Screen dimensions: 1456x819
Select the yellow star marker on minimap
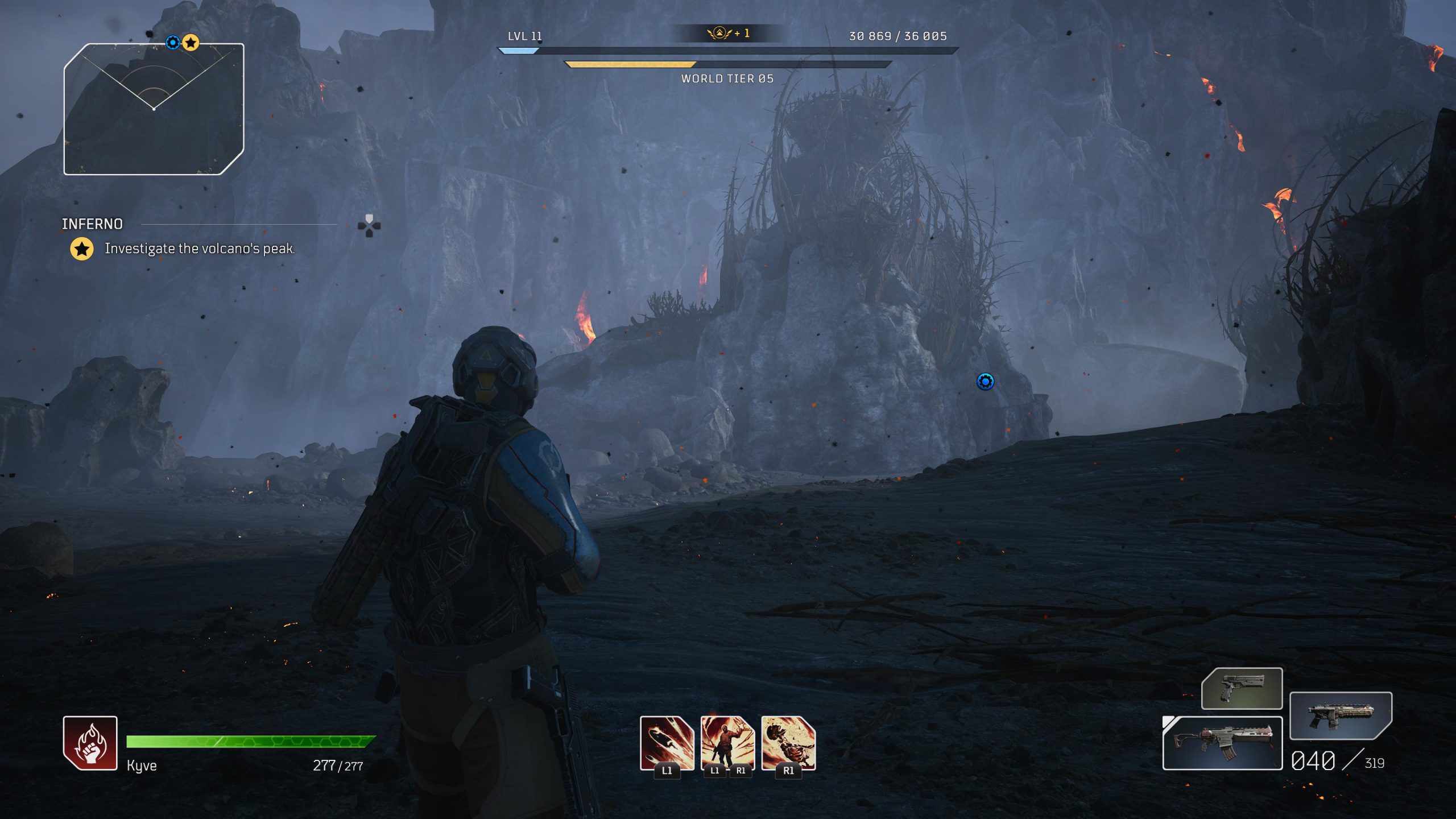(x=191, y=43)
